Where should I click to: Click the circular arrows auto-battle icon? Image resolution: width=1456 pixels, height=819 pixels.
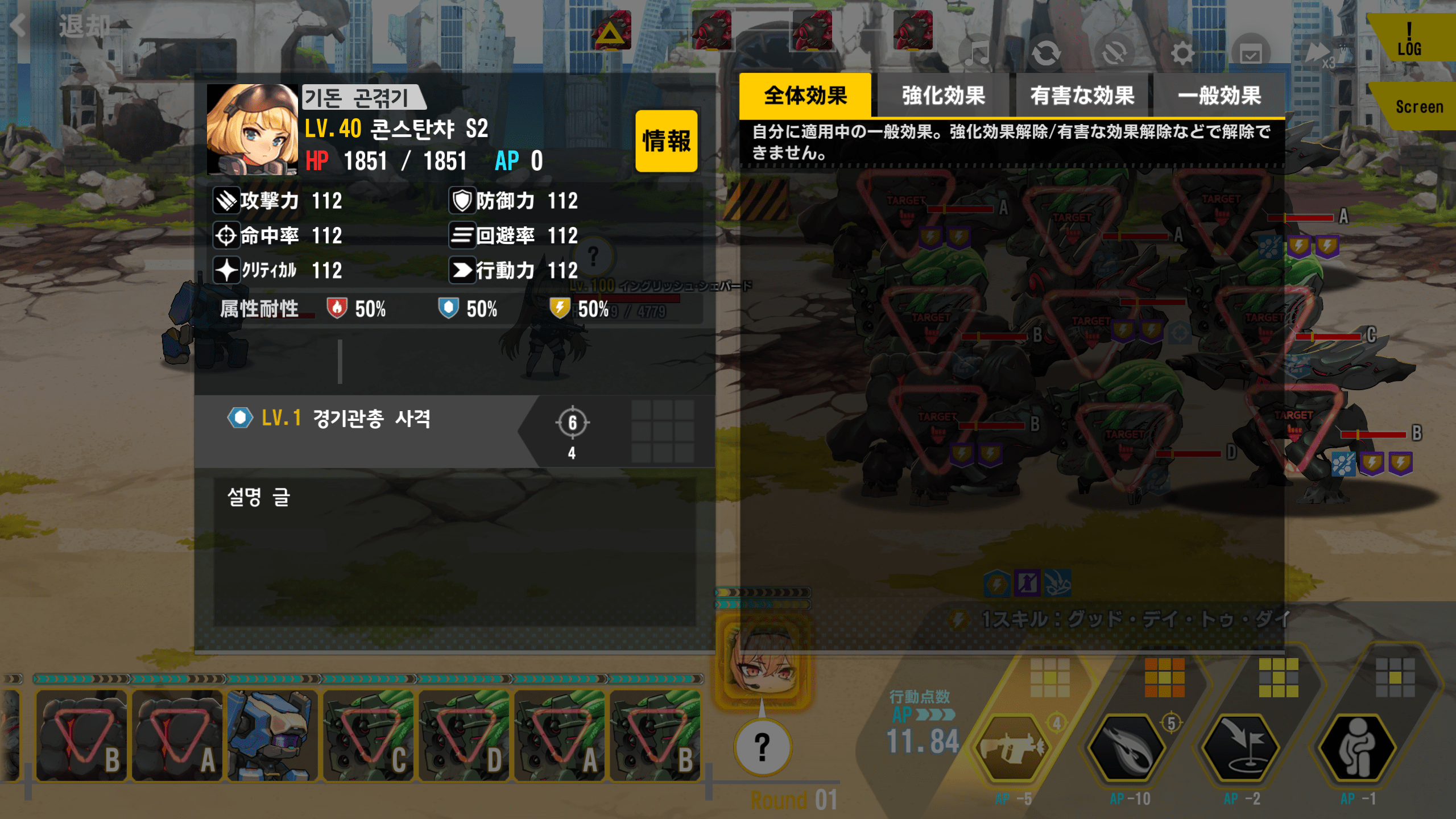(x=1046, y=54)
